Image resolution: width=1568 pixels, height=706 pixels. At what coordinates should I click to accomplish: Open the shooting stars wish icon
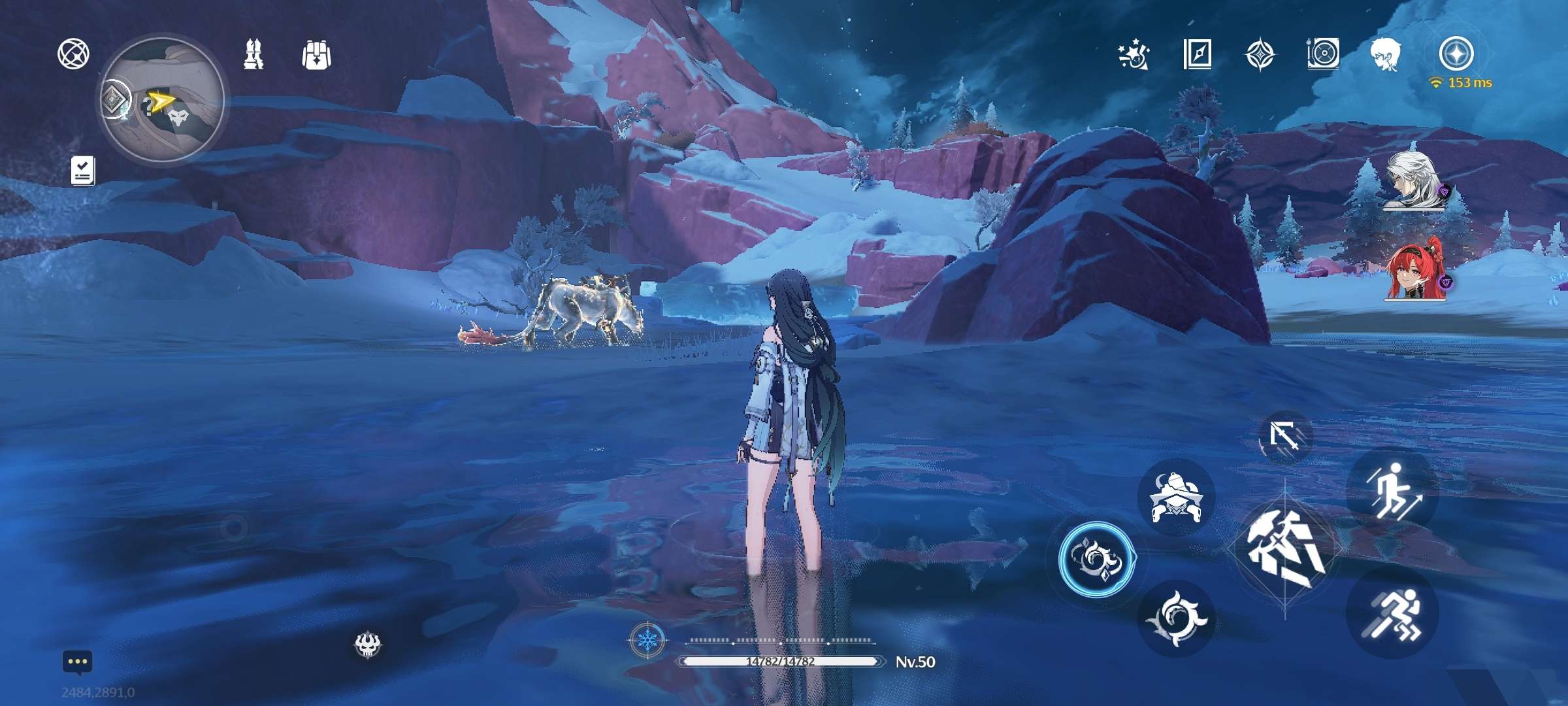[x=1133, y=54]
